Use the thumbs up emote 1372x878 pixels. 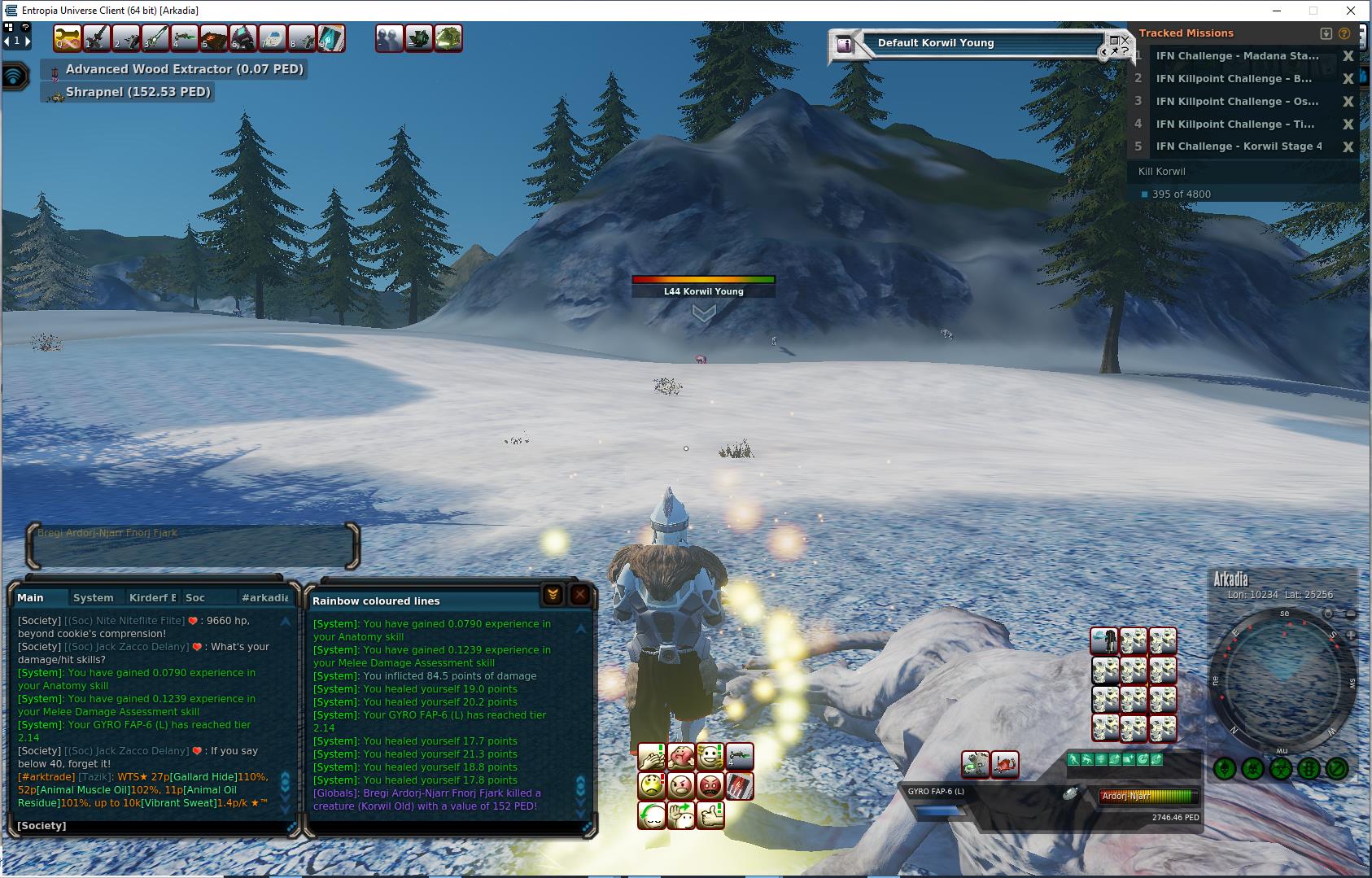tap(710, 815)
